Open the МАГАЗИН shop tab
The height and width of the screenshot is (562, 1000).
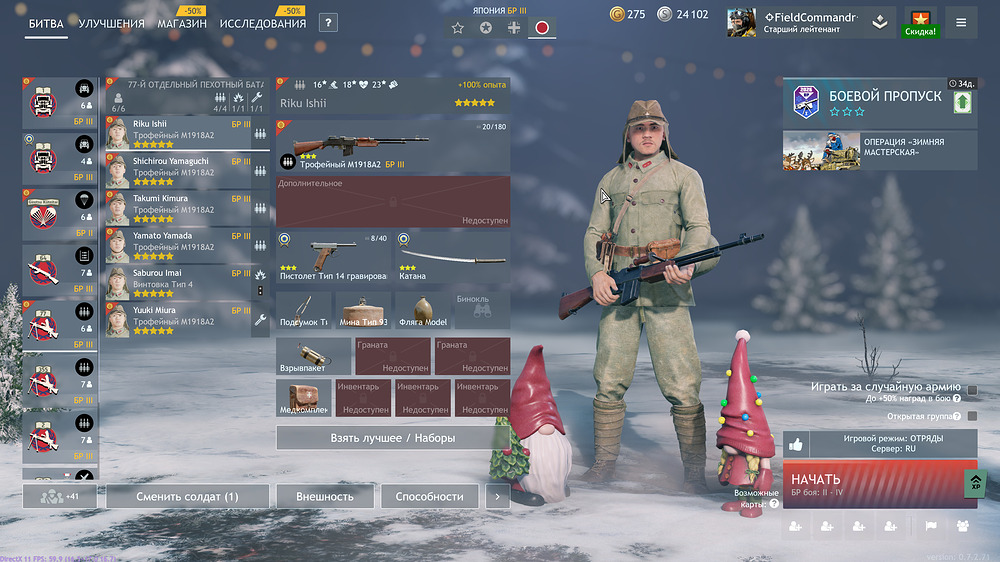click(x=182, y=24)
